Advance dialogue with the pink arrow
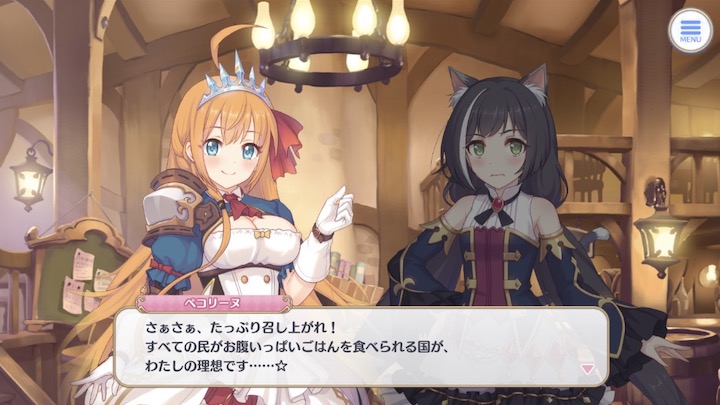Screen dimensions: 720x405 tap(587, 369)
